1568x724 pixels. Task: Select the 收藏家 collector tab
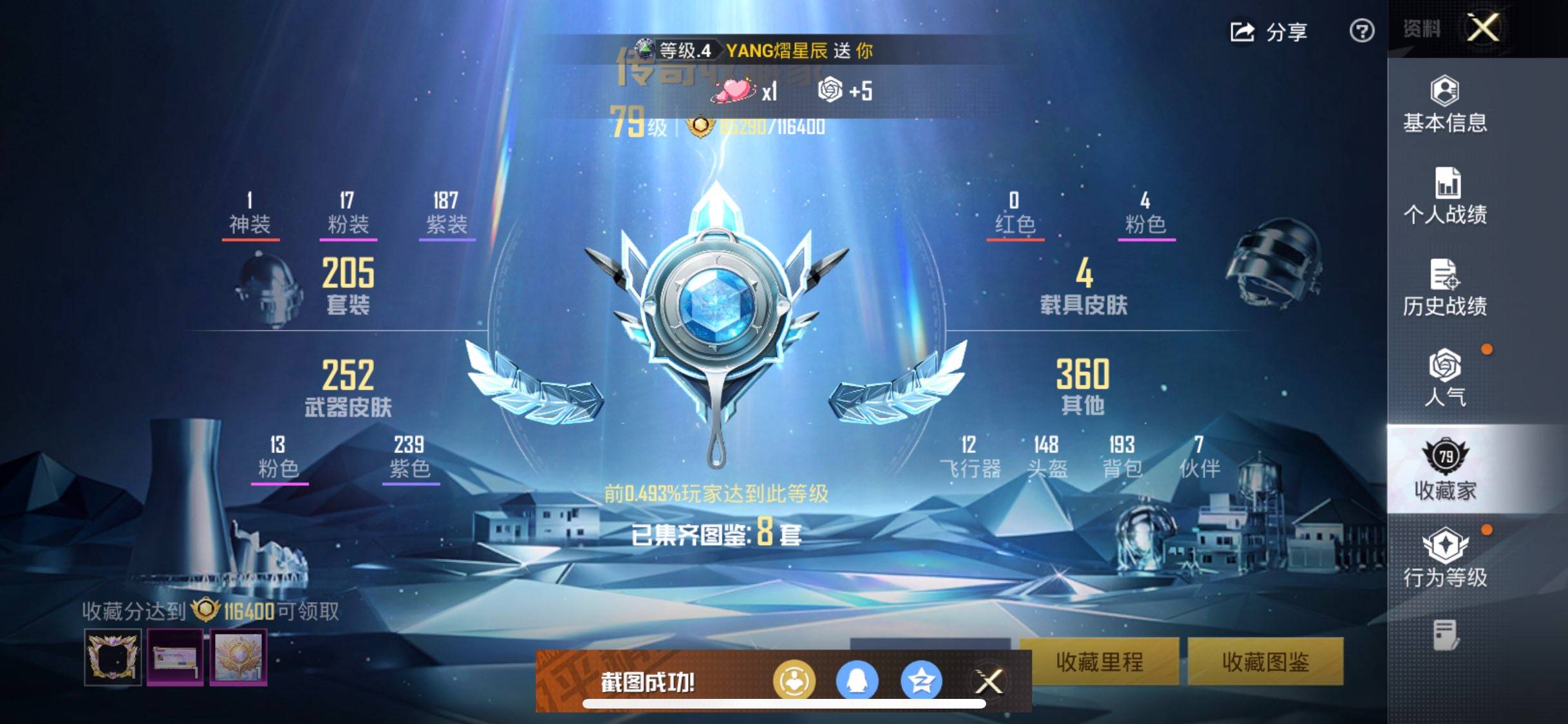coord(1445,470)
